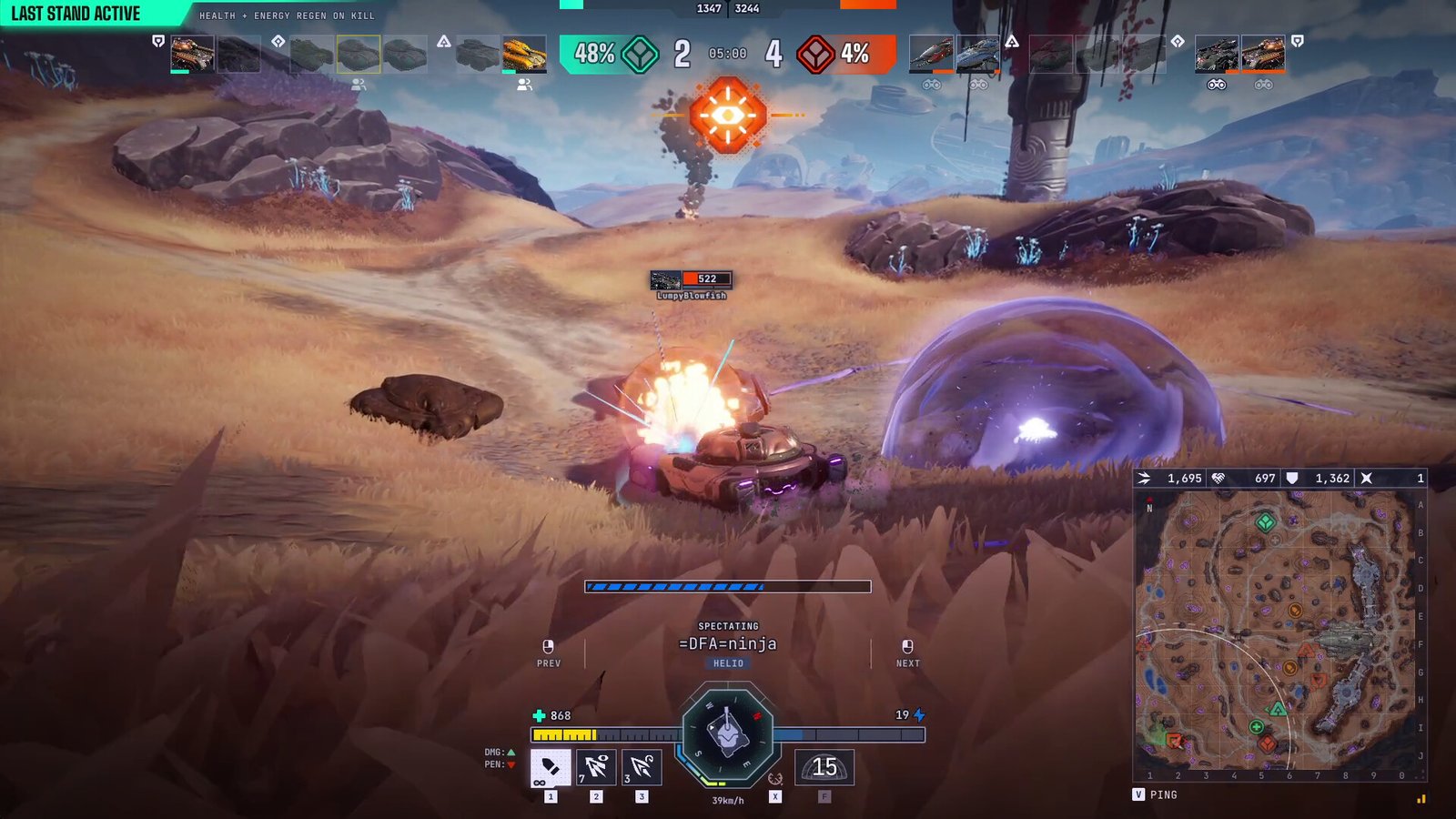Click the green diamond capture marker on minimap

point(1265,522)
